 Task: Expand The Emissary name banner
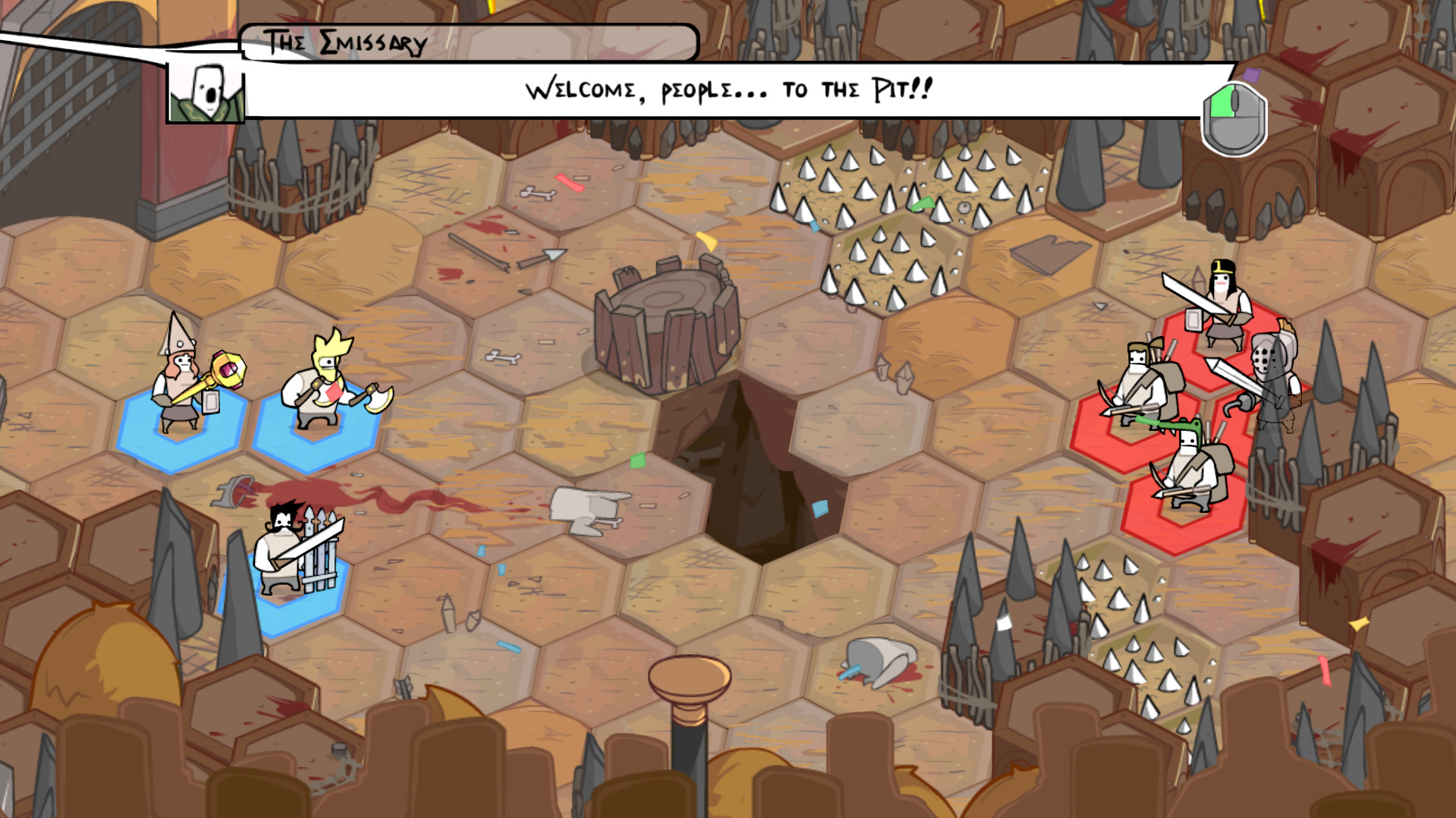point(468,42)
